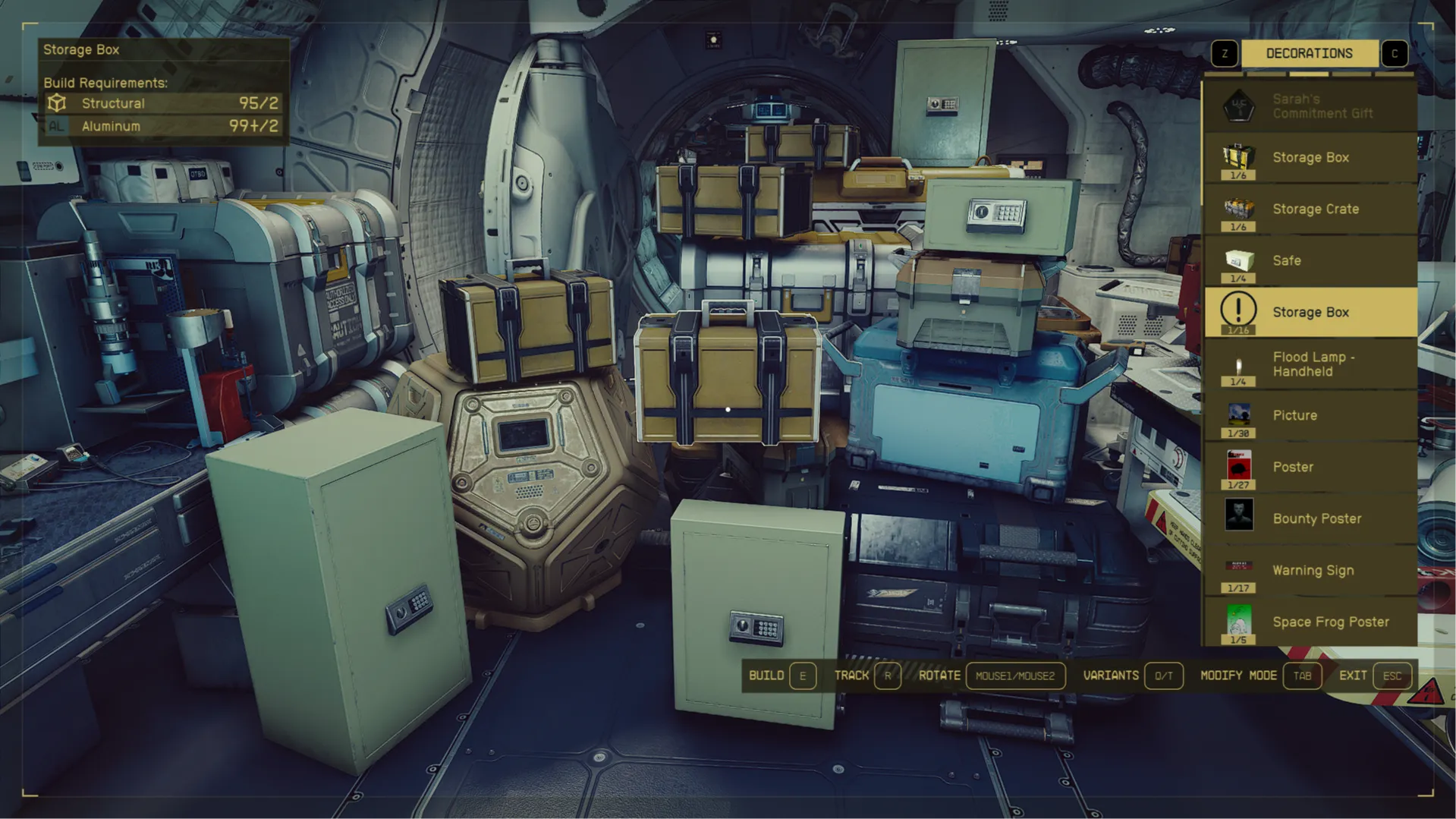
Task: Select the Bounty Poster entry
Action: [1310, 519]
